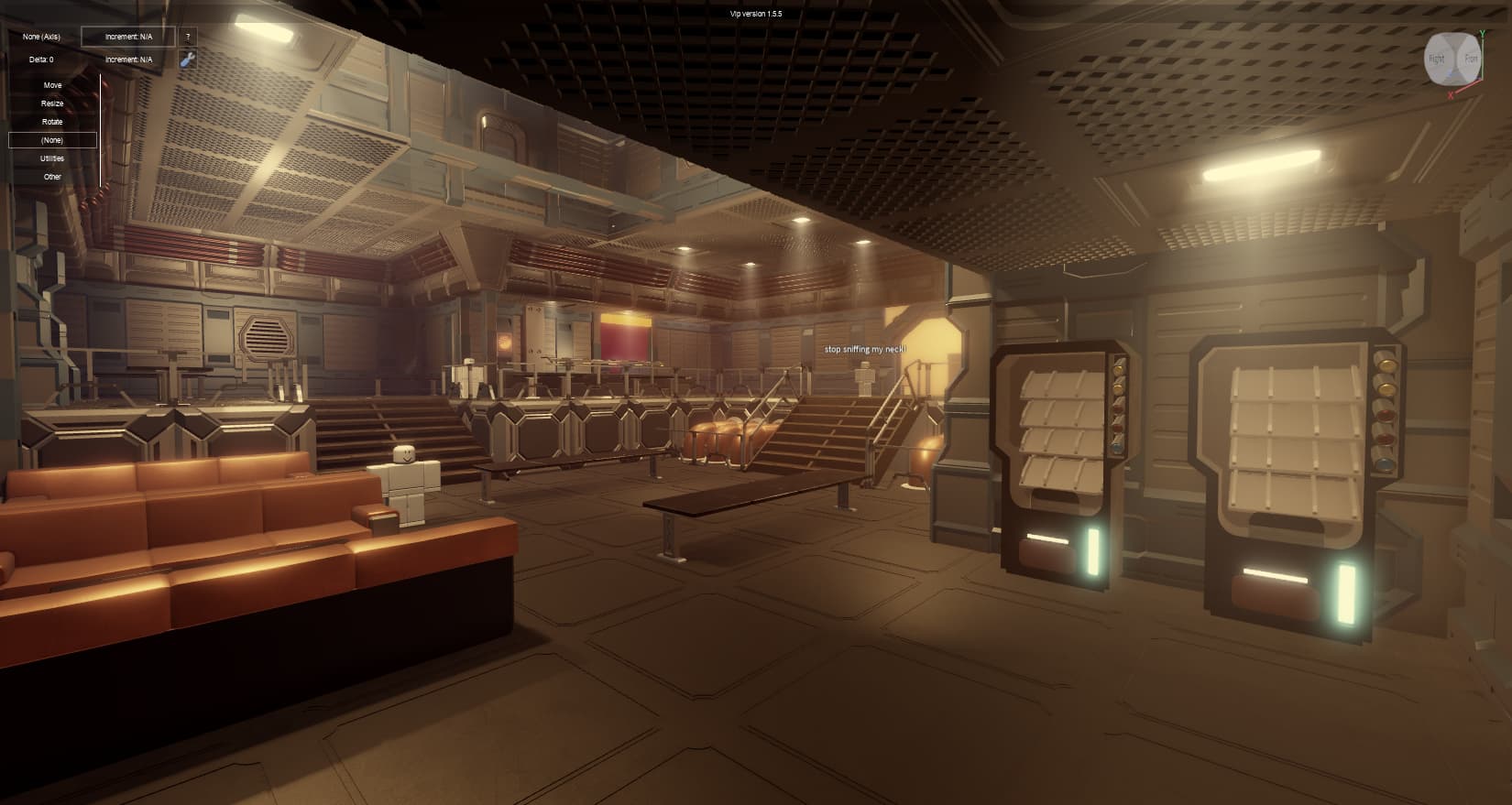Viewport: 1512px width, 805px height.
Task: Open the Utilities menu entry
Action: pyautogui.click(x=52, y=158)
